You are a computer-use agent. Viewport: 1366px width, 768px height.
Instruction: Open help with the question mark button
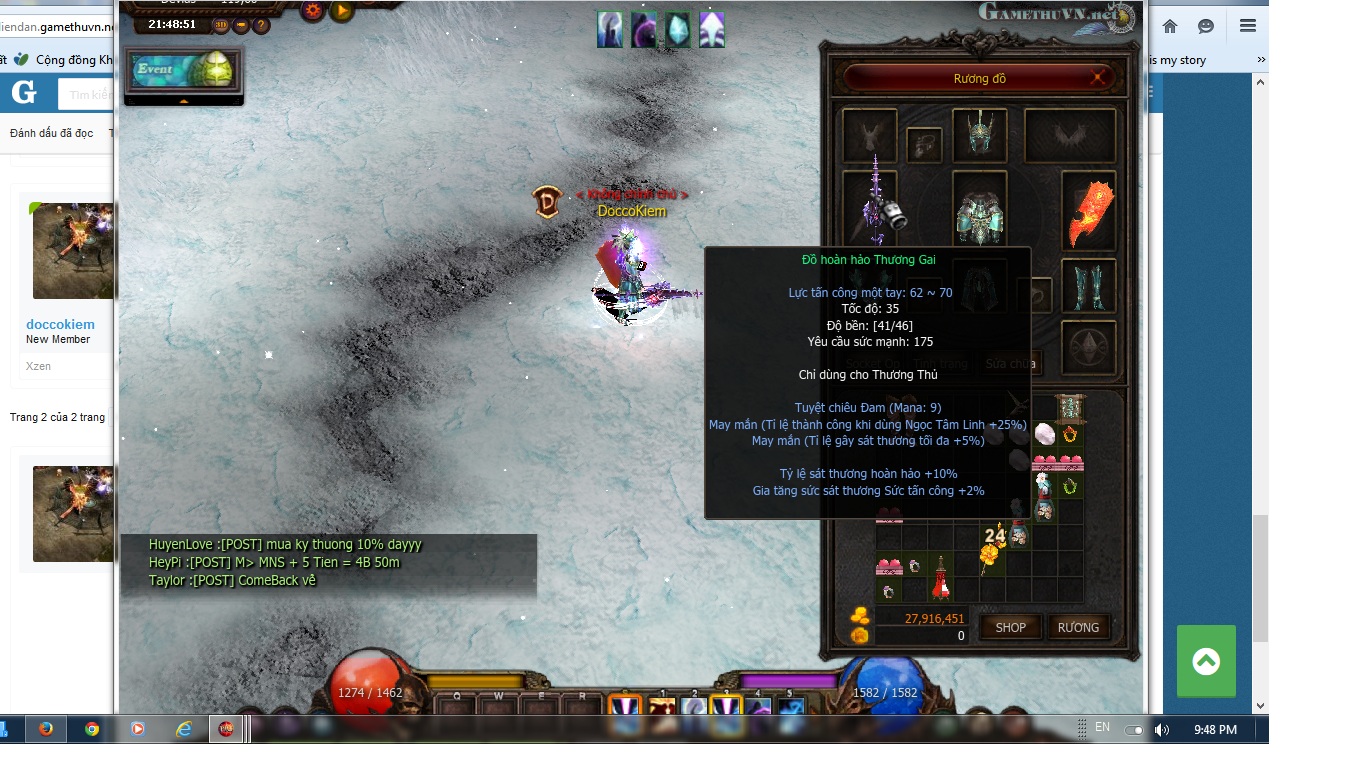click(261, 25)
